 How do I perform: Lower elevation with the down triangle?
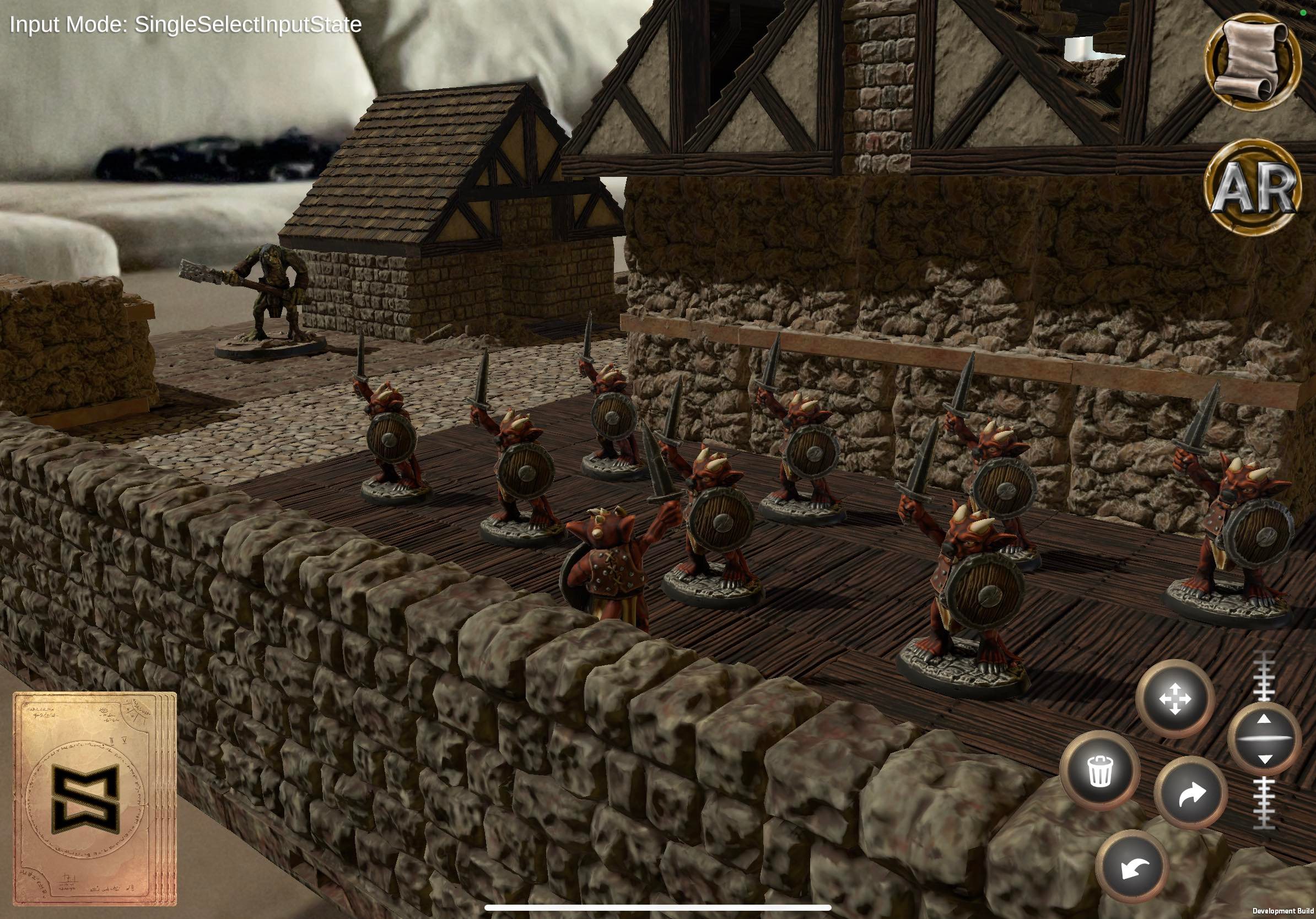coord(1264,759)
